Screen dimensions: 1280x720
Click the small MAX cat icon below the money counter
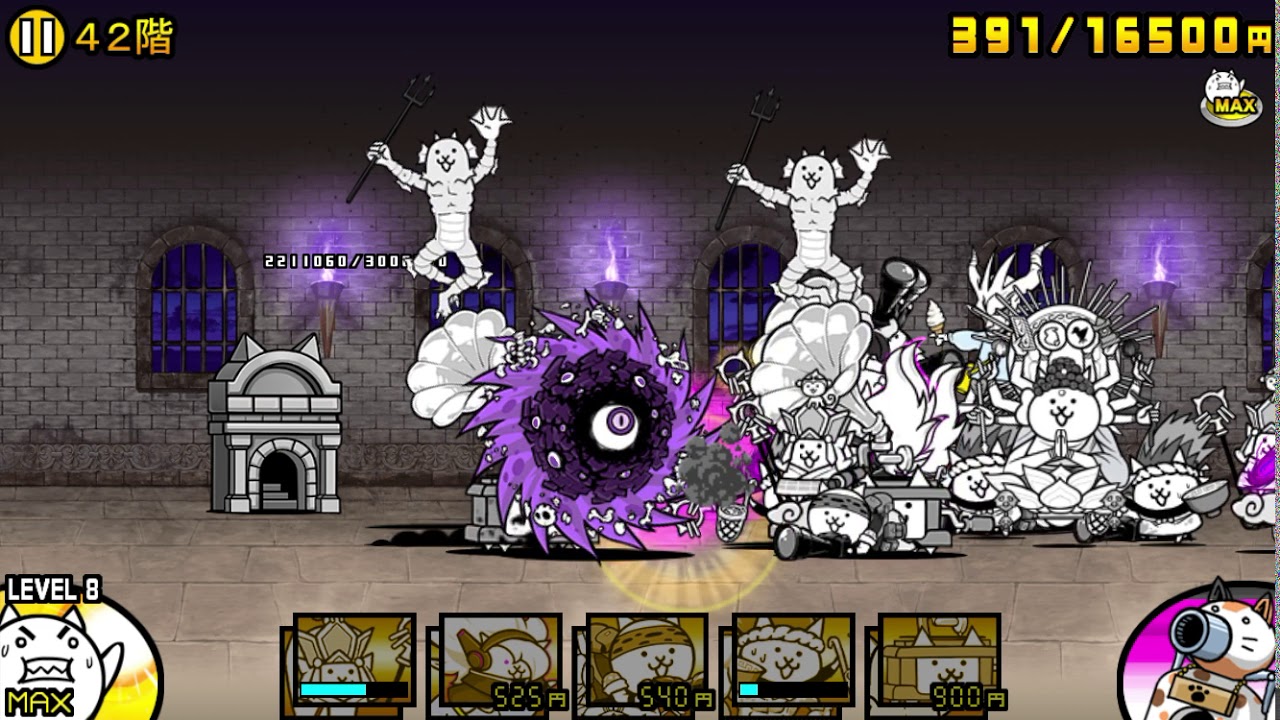[x=1231, y=98]
